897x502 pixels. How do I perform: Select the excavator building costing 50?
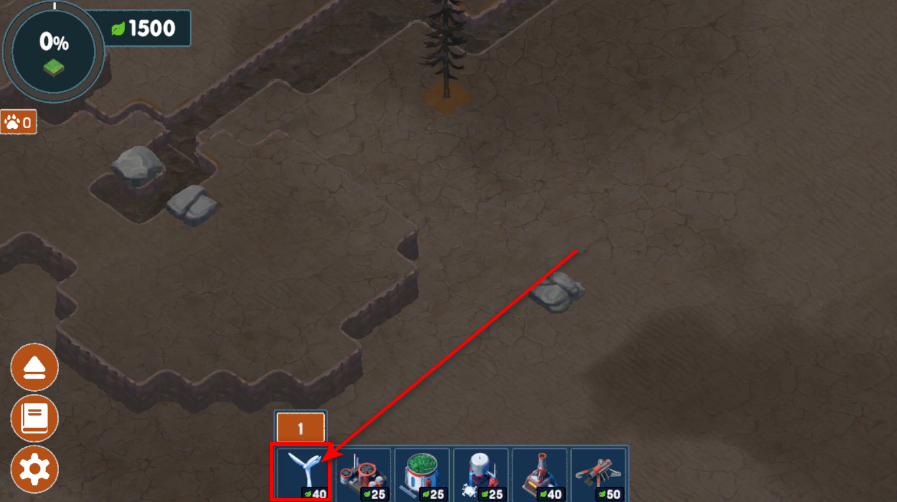[599, 474]
